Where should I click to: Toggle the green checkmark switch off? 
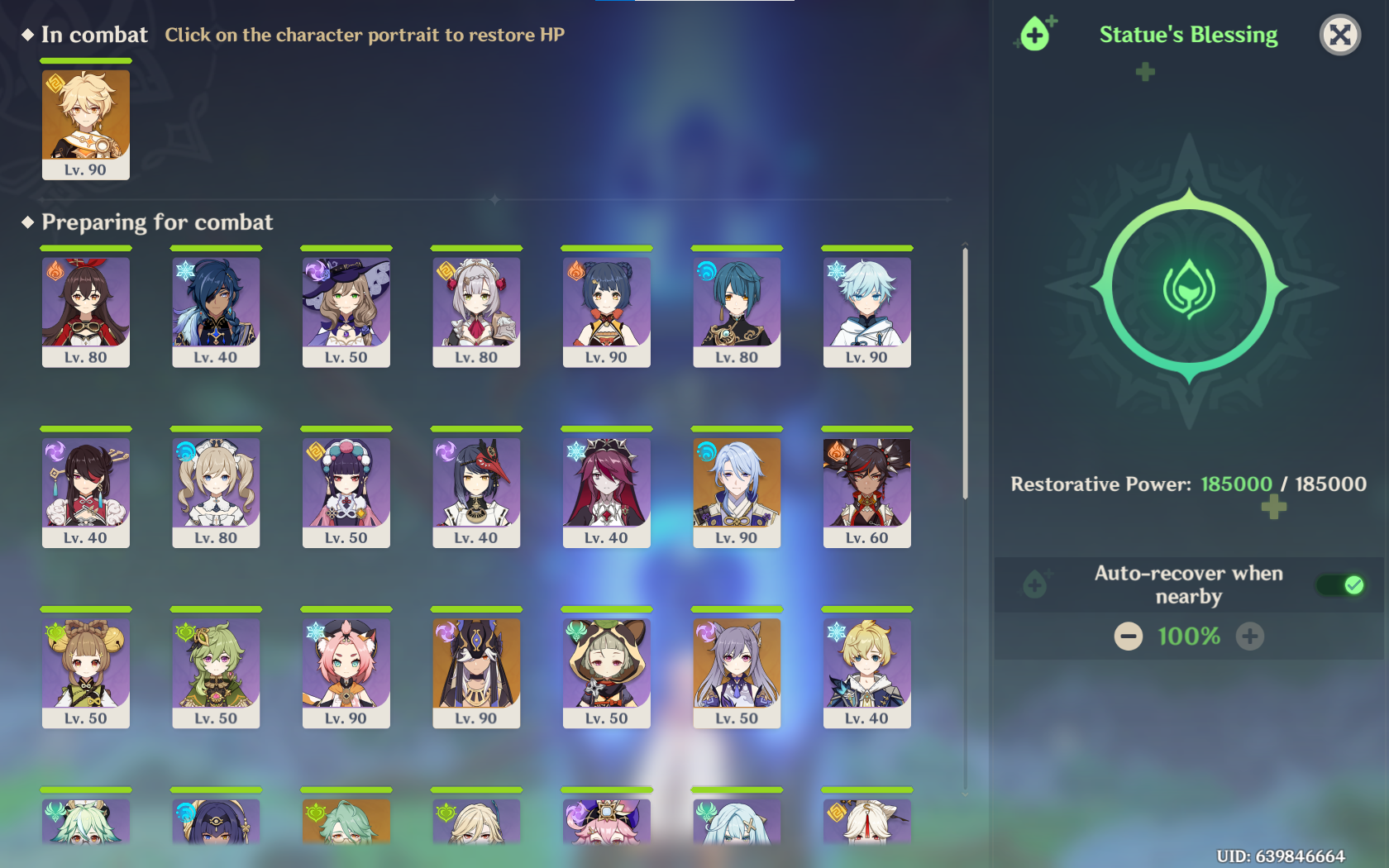(1339, 585)
